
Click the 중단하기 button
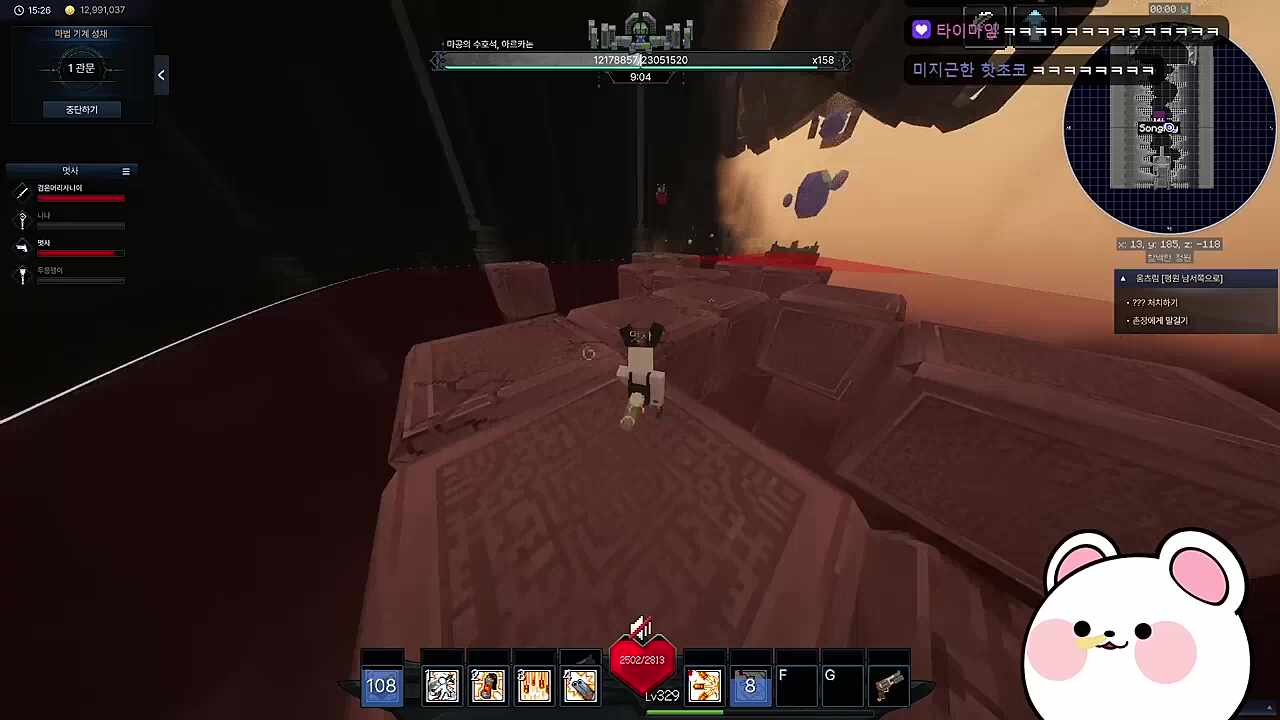[81, 109]
